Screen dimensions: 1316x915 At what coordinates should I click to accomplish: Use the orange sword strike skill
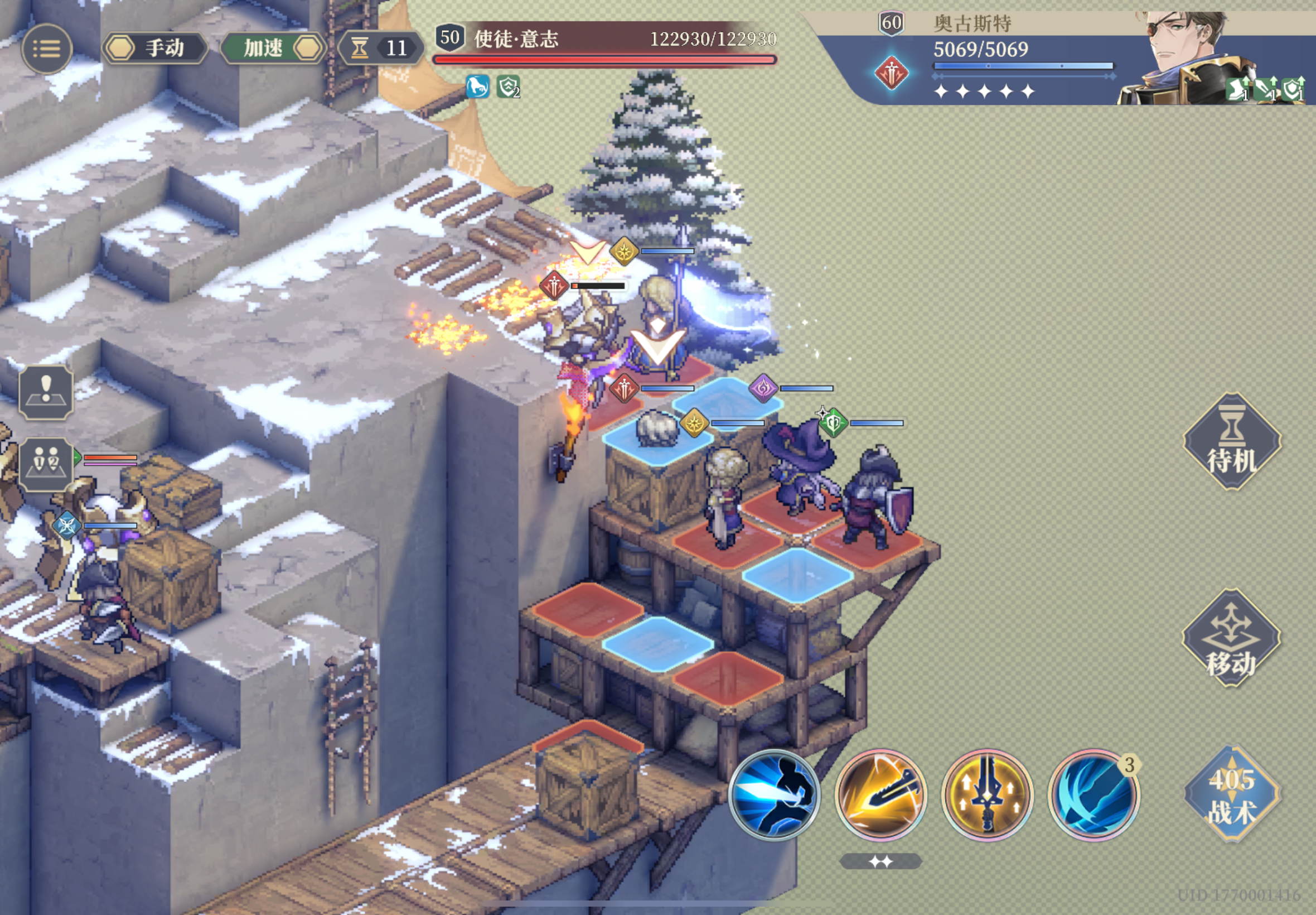coord(880,795)
